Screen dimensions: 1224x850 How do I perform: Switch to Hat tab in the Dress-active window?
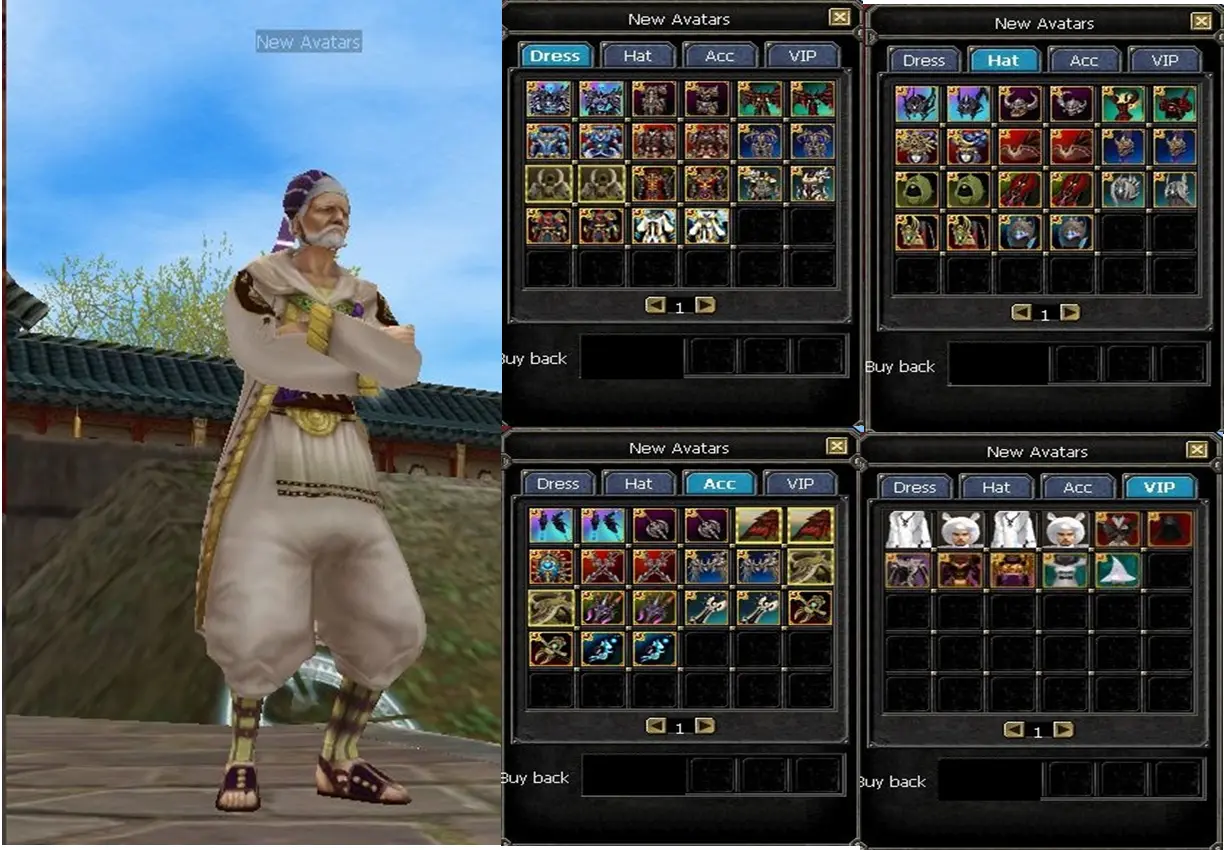(x=638, y=56)
